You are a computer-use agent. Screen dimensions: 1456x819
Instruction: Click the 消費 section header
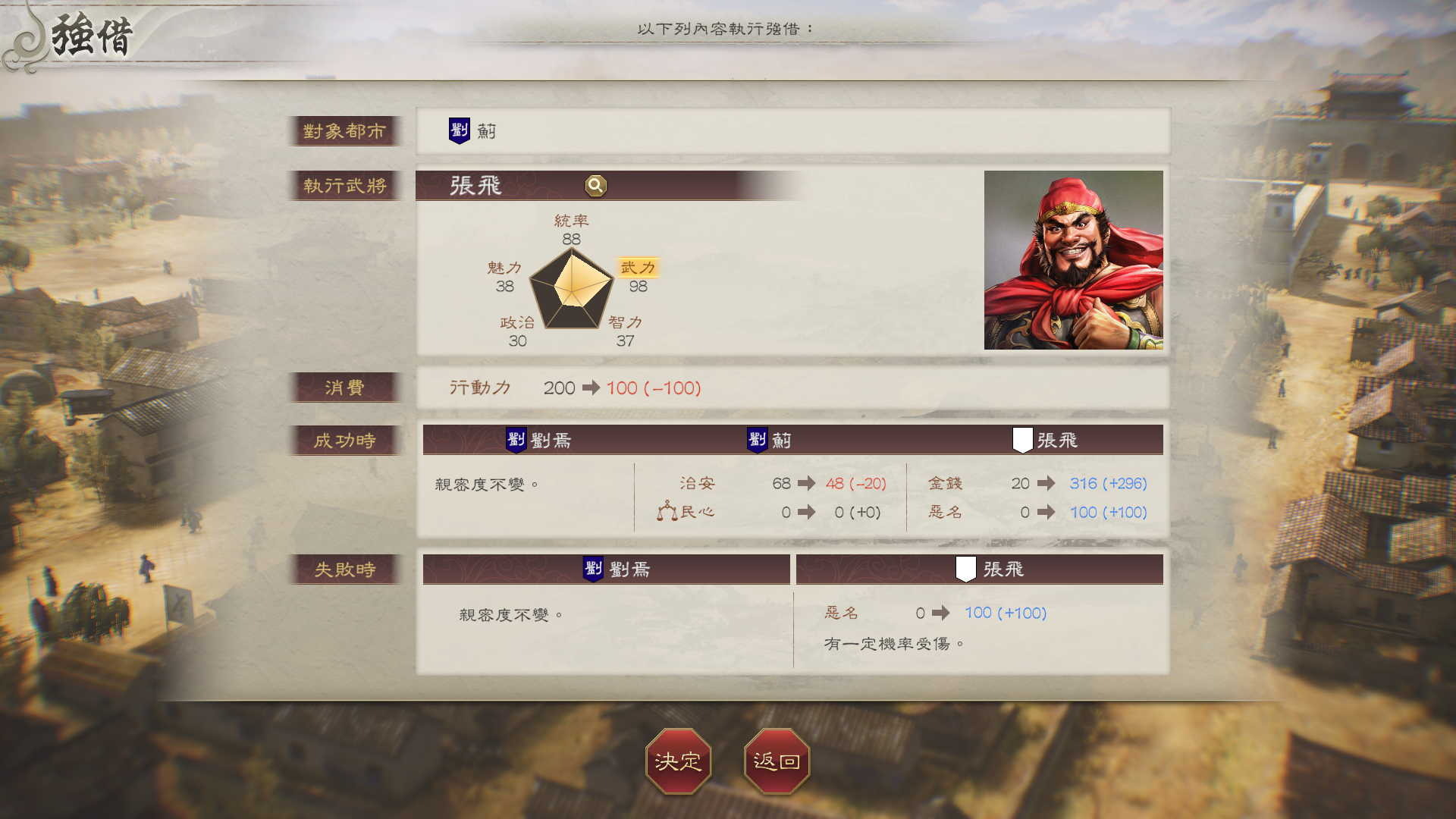tap(346, 388)
